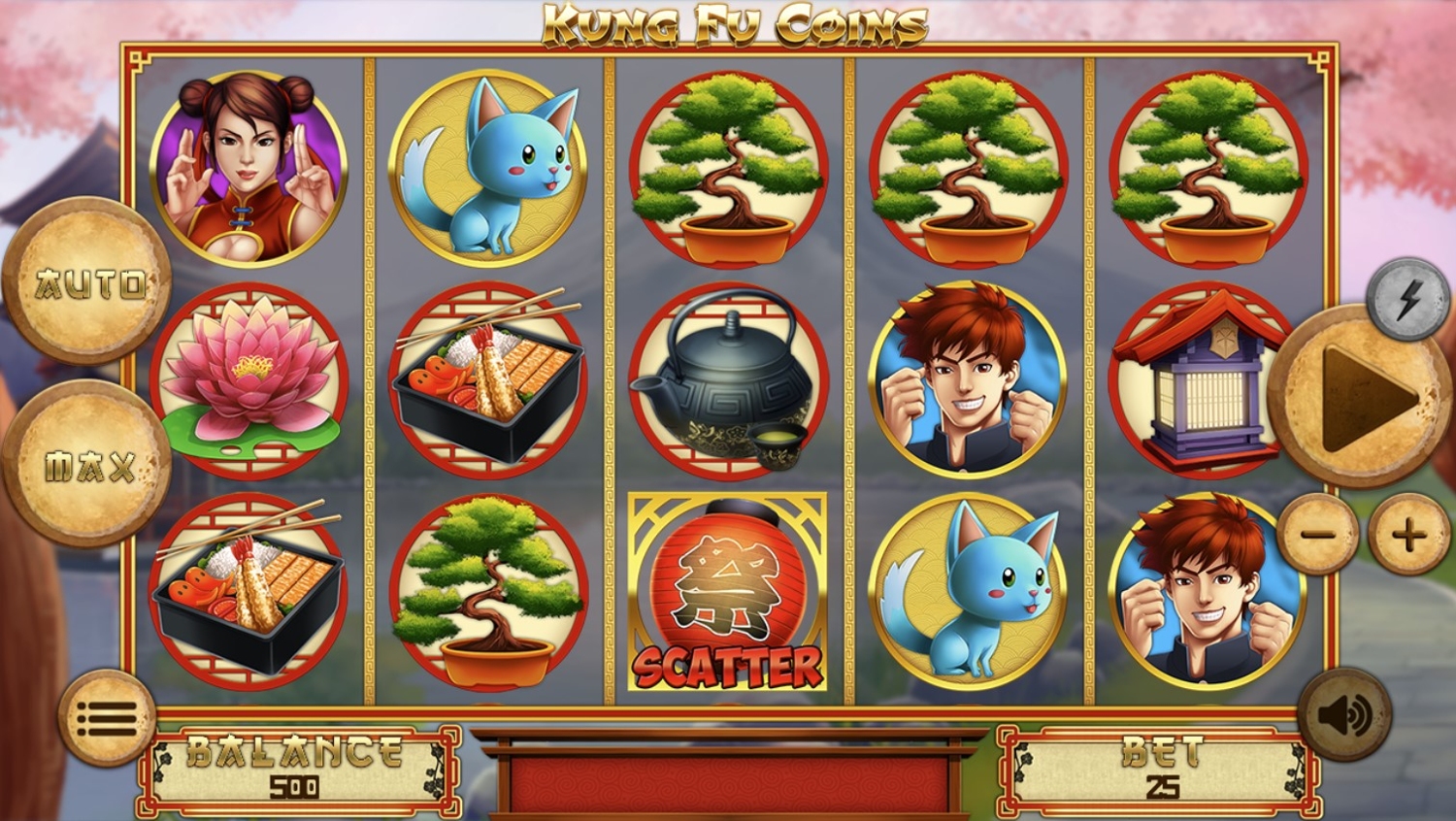Toggle the lightning bolt turbo mode

pyautogui.click(x=1407, y=299)
